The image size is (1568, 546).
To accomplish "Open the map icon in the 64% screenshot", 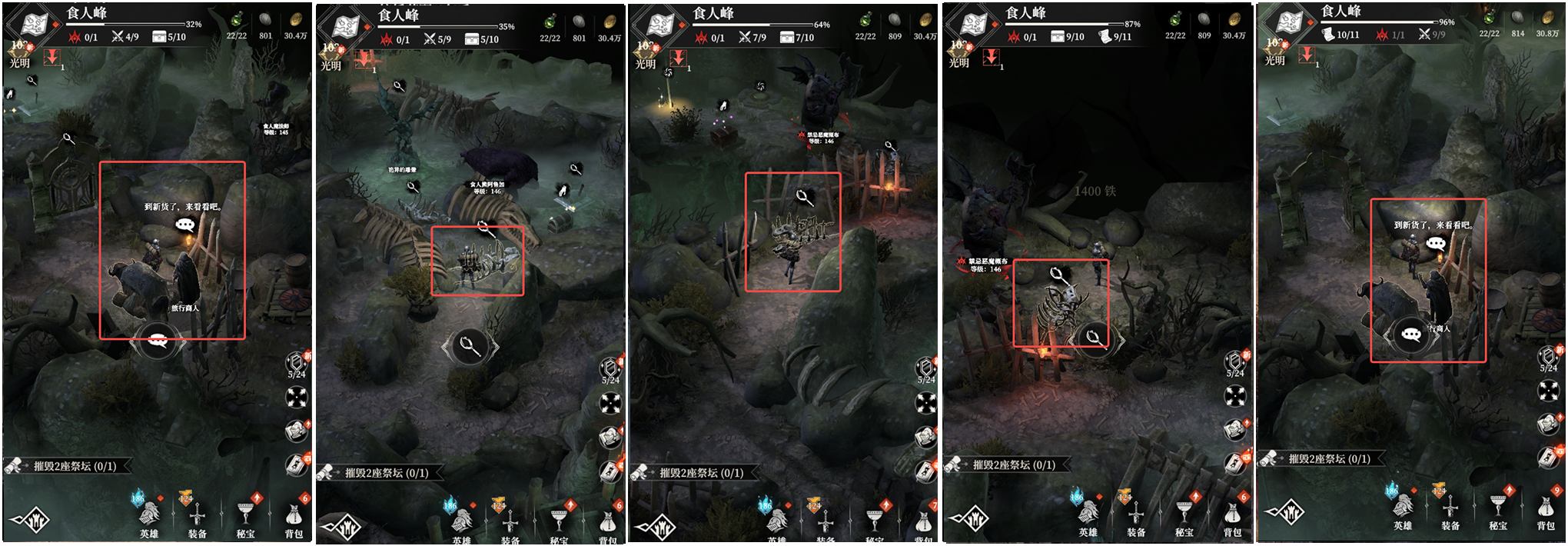I will click(x=659, y=26).
